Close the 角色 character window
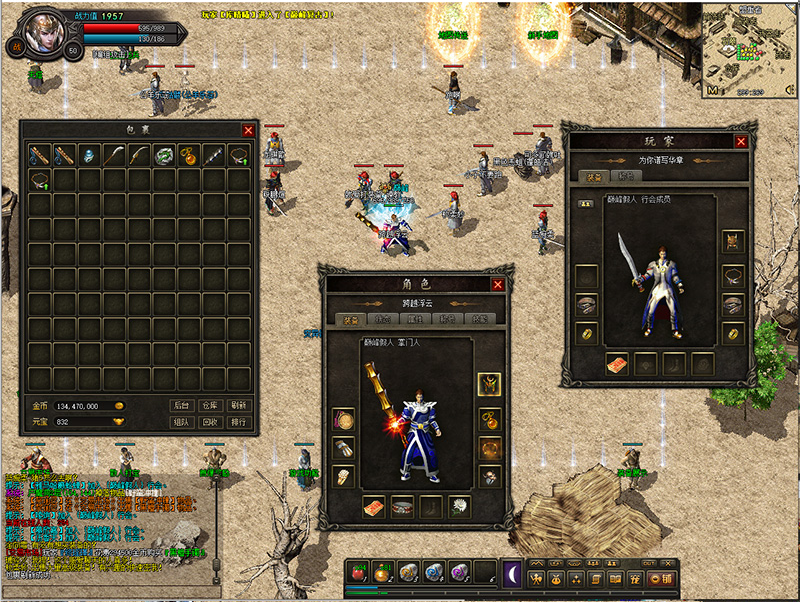 (497, 285)
